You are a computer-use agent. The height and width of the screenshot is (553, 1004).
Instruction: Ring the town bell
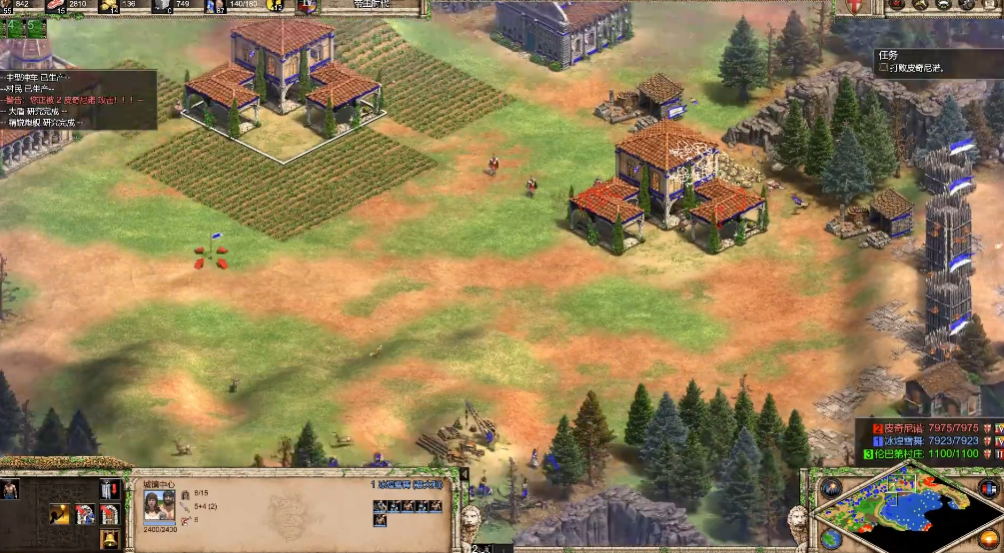click(109, 540)
